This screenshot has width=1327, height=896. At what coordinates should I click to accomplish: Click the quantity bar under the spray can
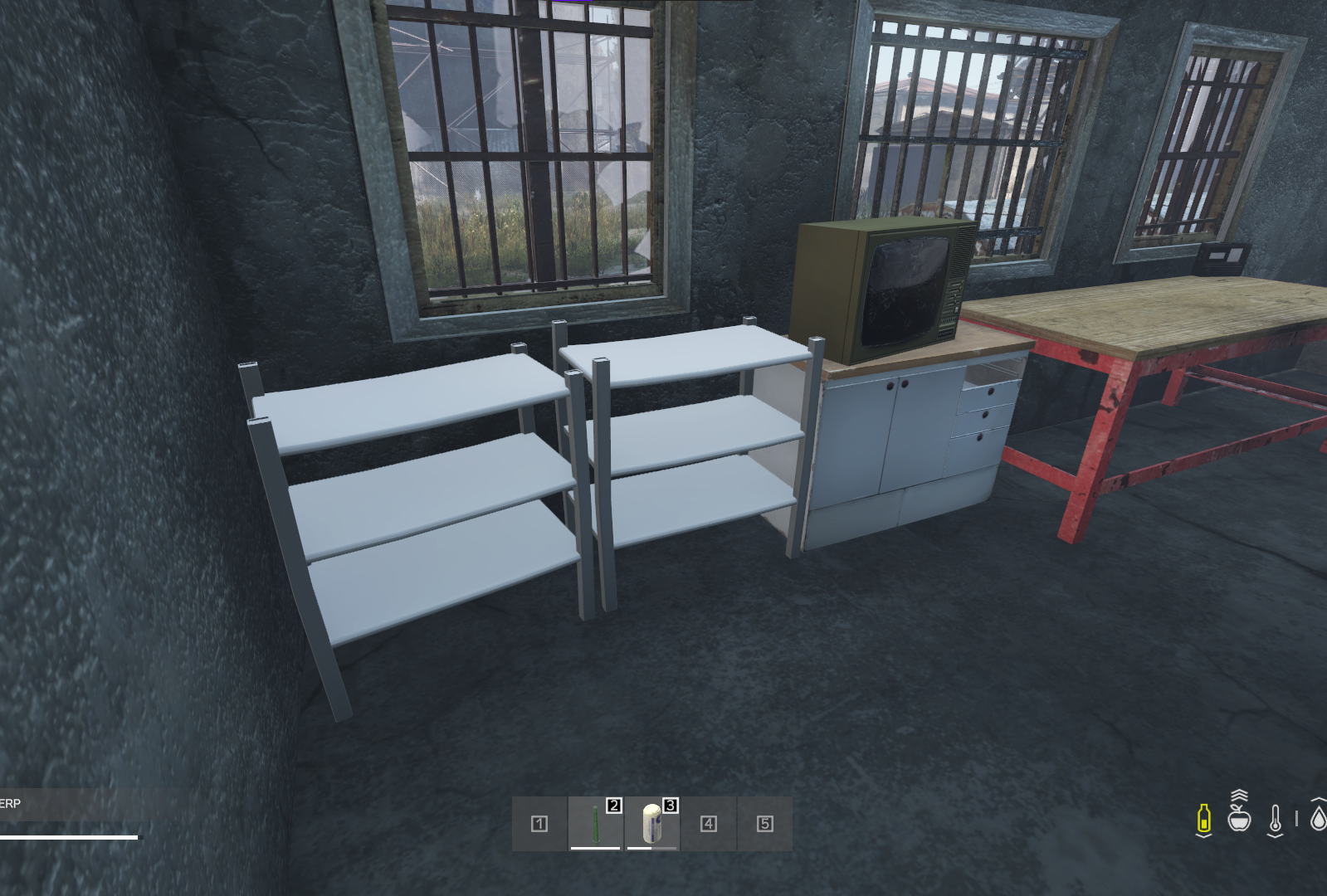[x=651, y=848]
